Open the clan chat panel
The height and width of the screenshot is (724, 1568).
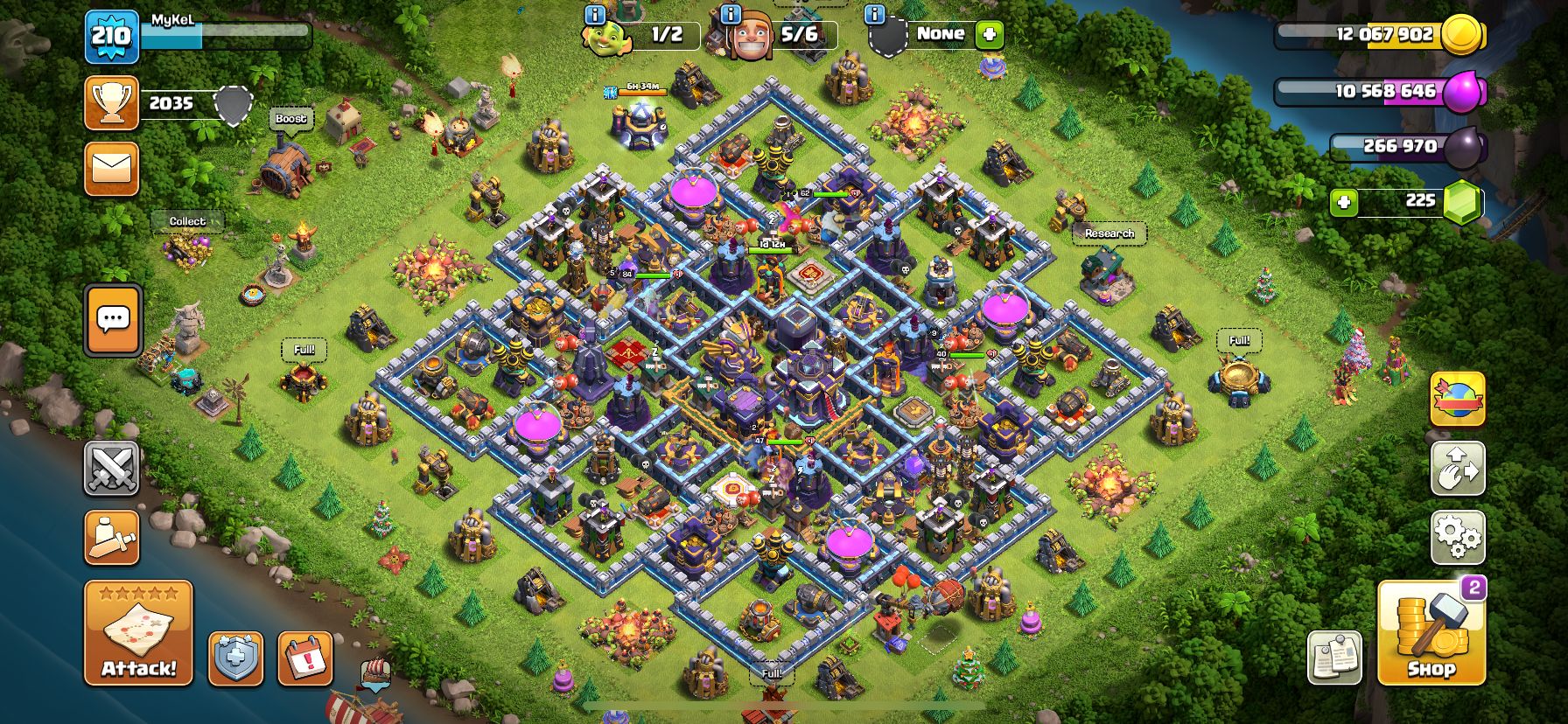pos(111,320)
